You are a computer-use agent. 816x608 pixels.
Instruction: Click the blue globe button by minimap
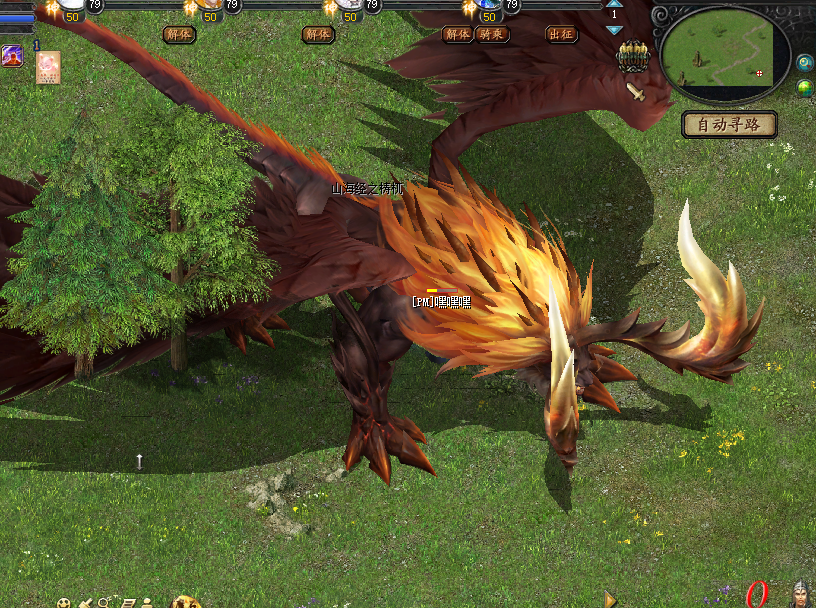pyautogui.click(x=805, y=63)
